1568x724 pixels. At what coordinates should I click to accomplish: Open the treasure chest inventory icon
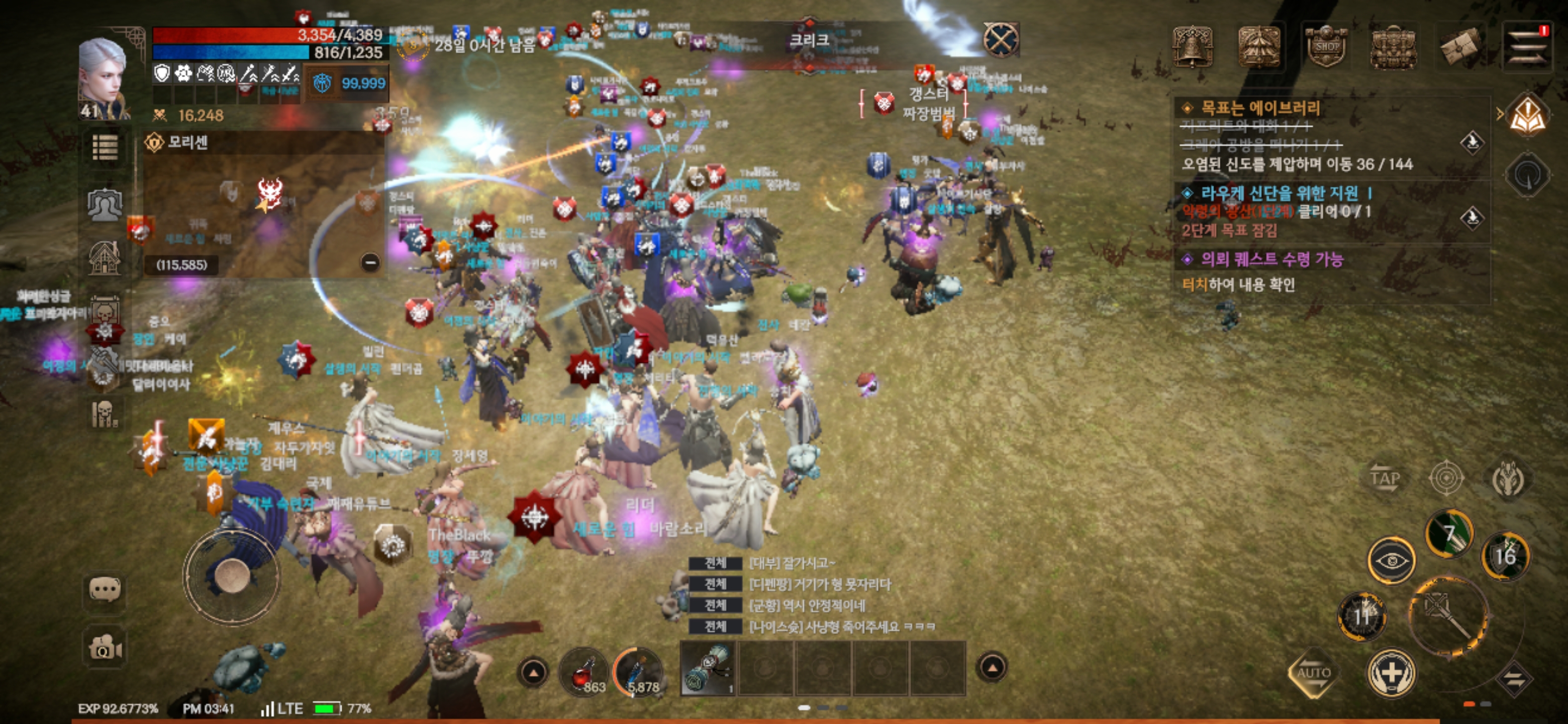pyautogui.click(x=1393, y=47)
